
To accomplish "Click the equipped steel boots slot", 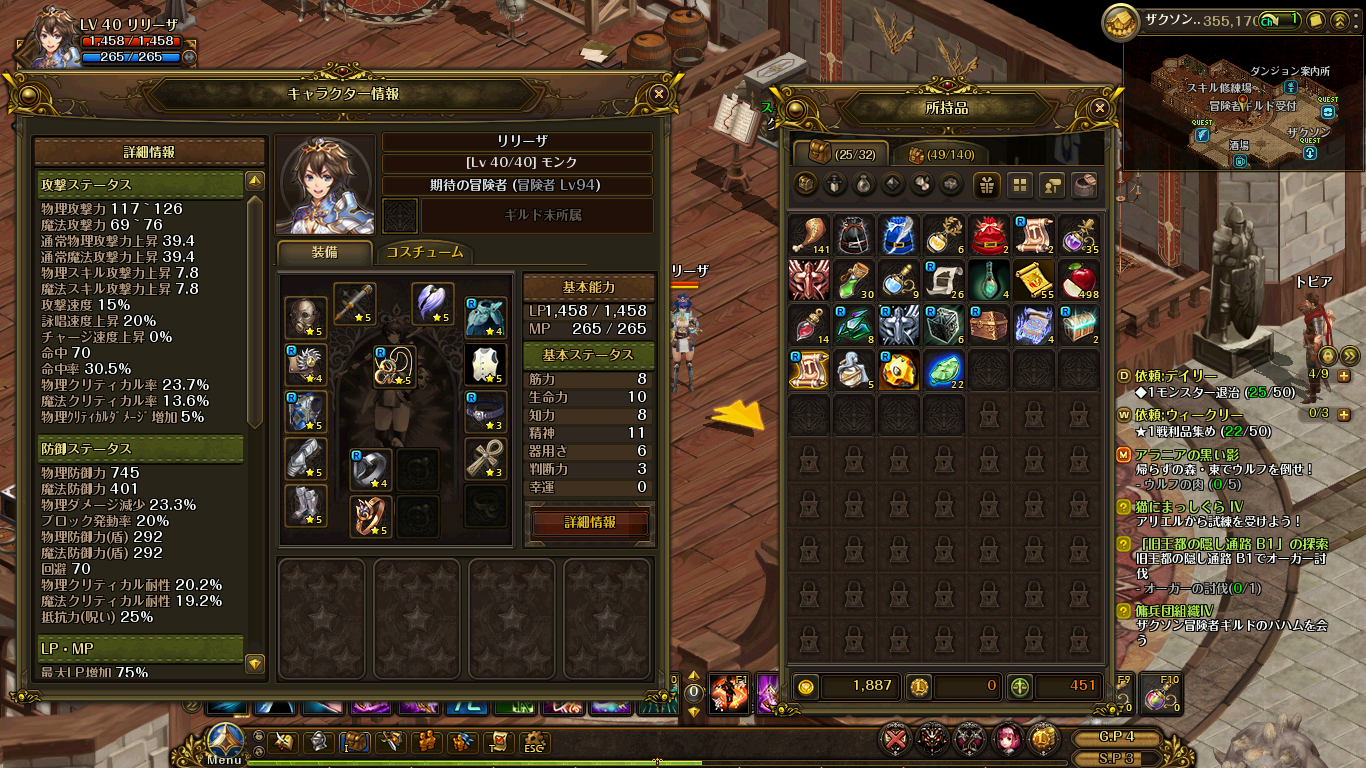I will pos(305,506).
